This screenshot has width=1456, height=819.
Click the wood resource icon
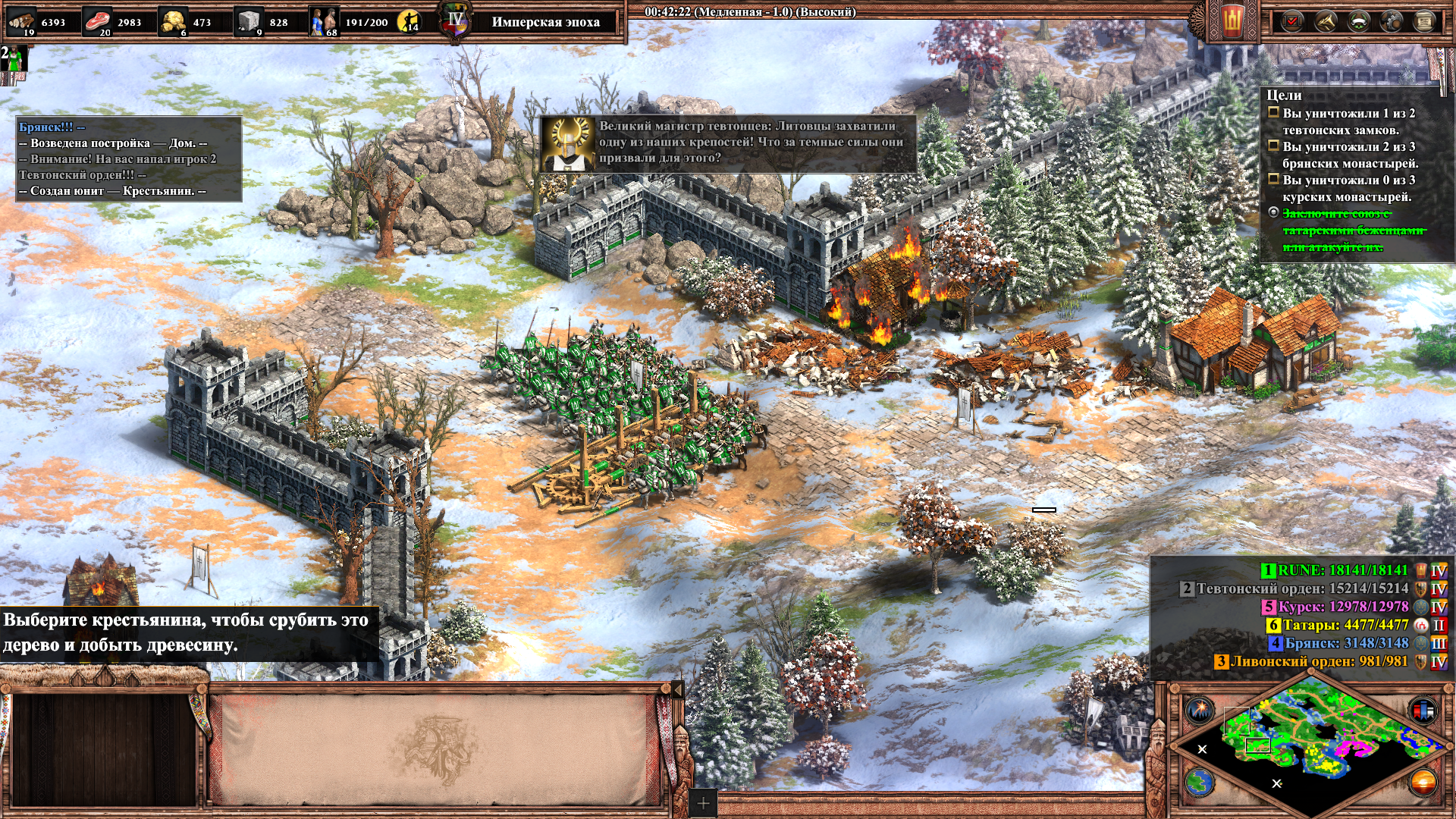(21, 21)
